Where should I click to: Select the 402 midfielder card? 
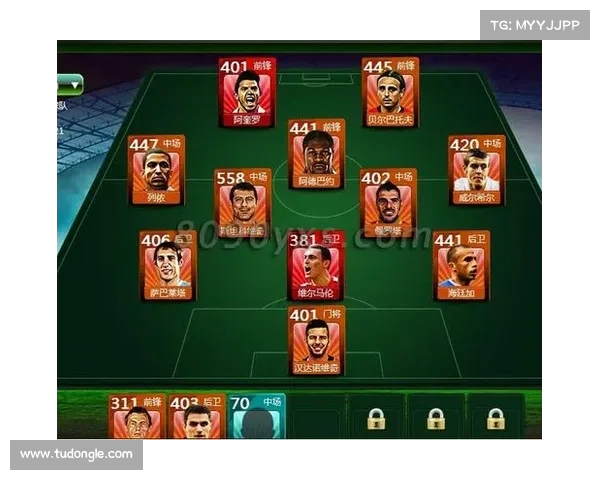pyautogui.click(x=388, y=203)
